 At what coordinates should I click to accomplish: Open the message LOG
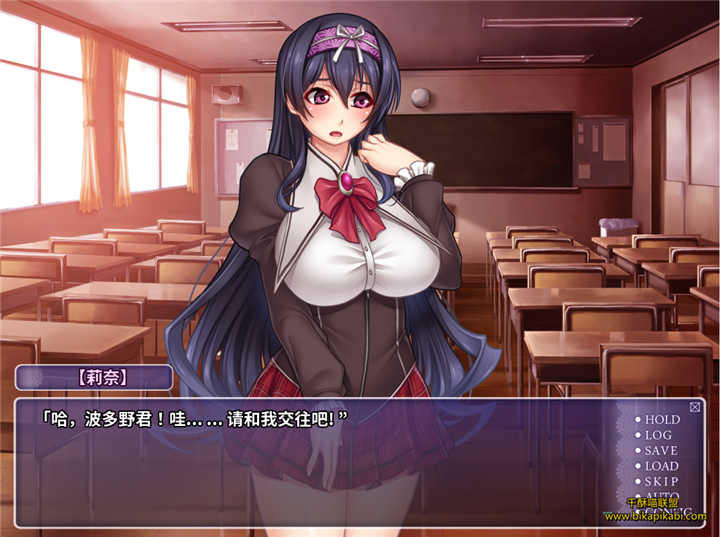tap(658, 435)
